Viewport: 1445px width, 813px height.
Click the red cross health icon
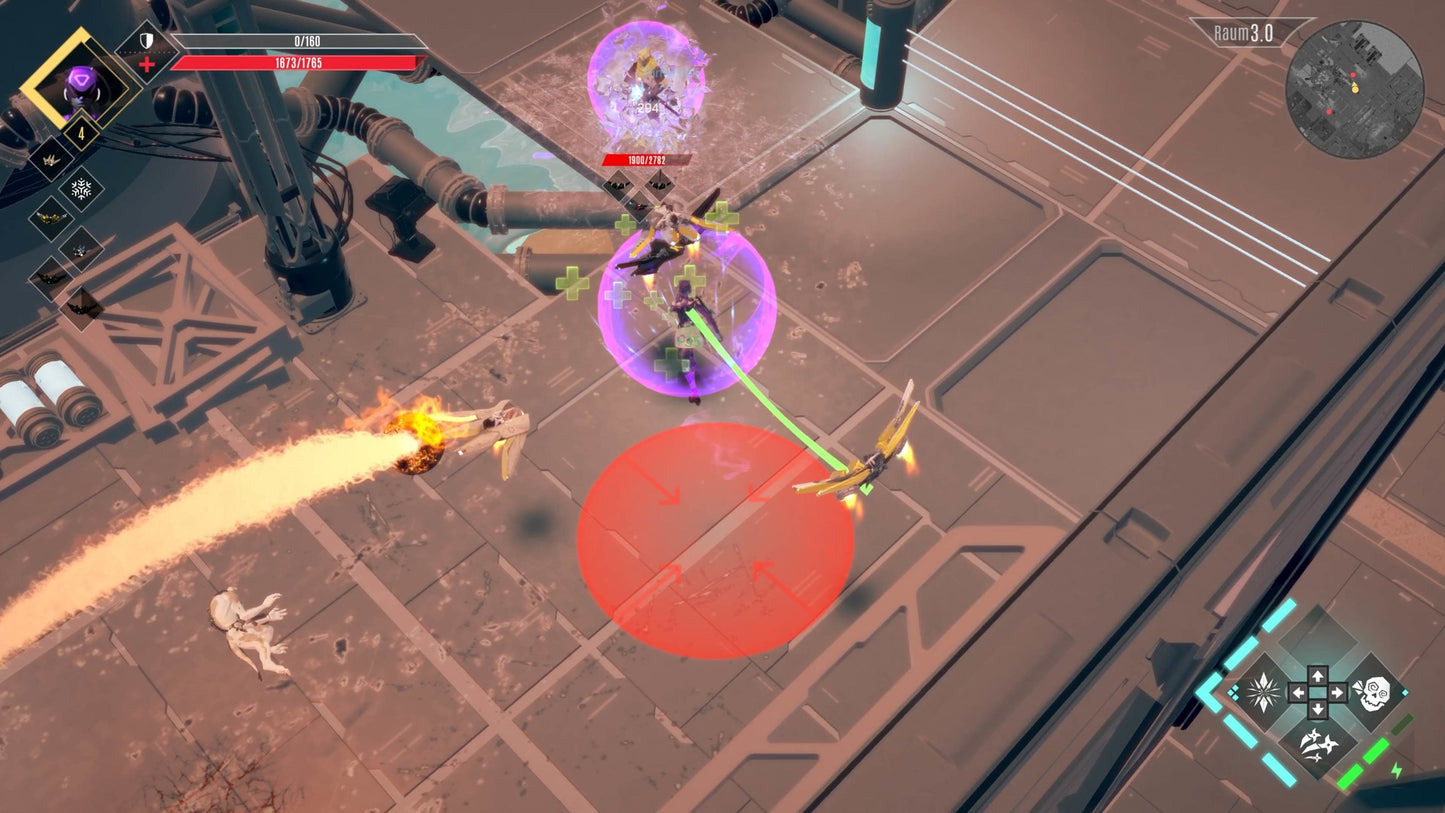146,64
